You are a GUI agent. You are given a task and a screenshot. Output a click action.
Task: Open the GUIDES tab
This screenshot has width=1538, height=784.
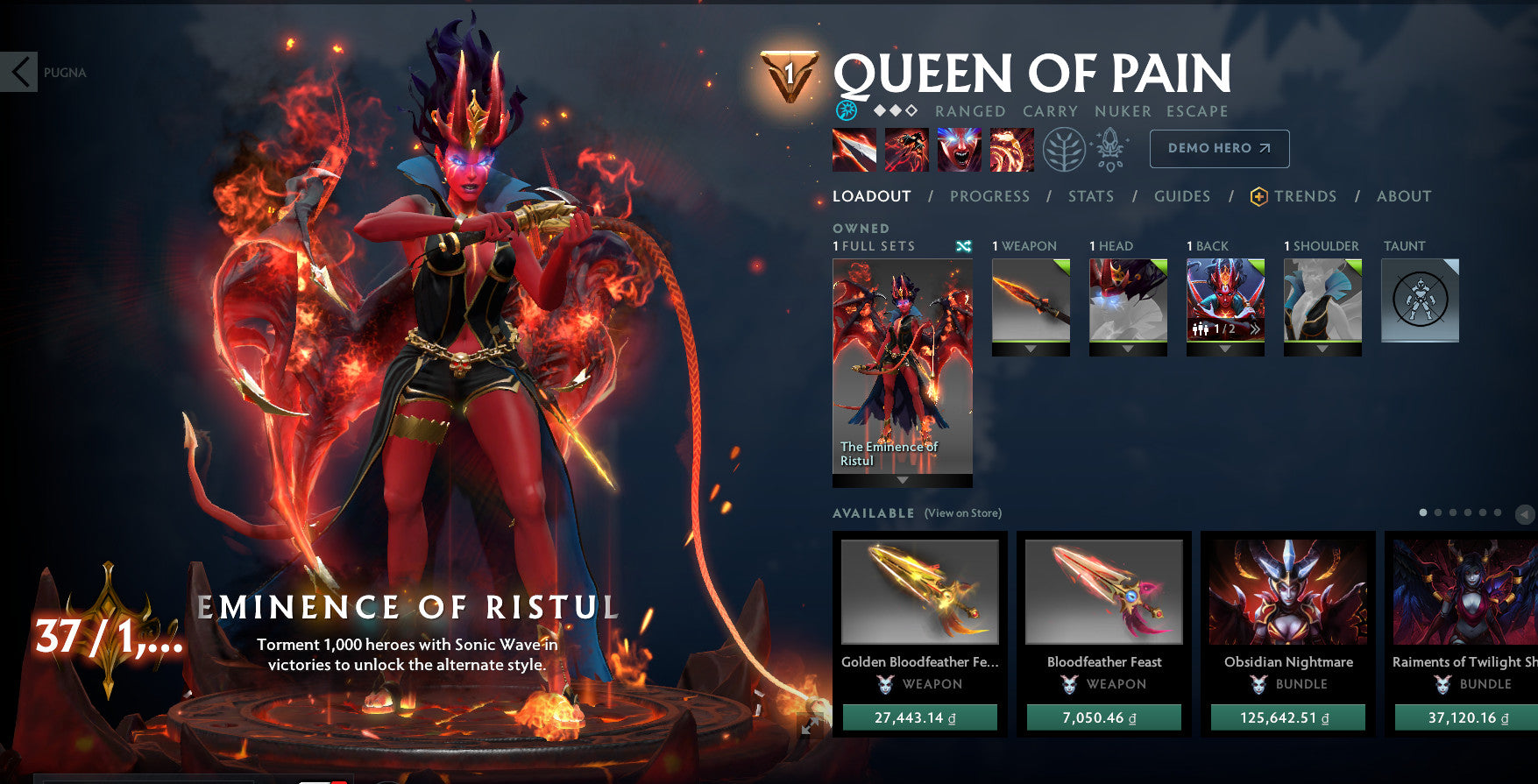click(x=1182, y=196)
